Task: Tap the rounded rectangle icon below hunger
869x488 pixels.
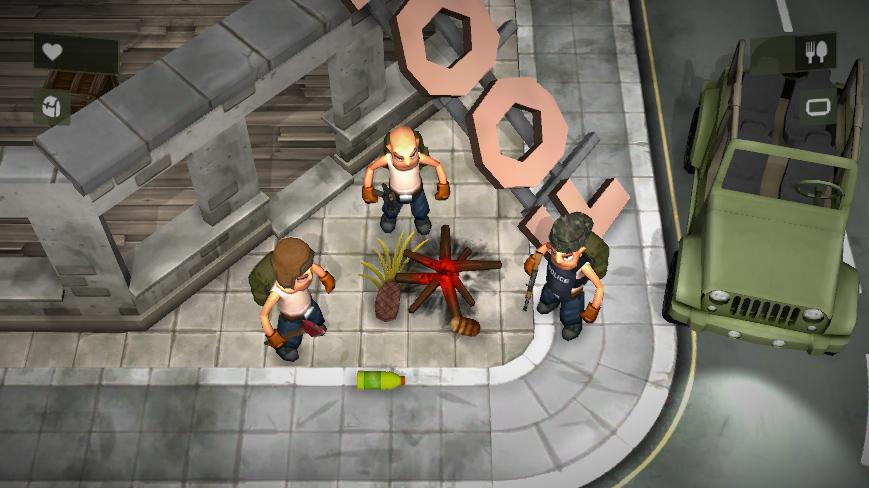Action: 816,106
